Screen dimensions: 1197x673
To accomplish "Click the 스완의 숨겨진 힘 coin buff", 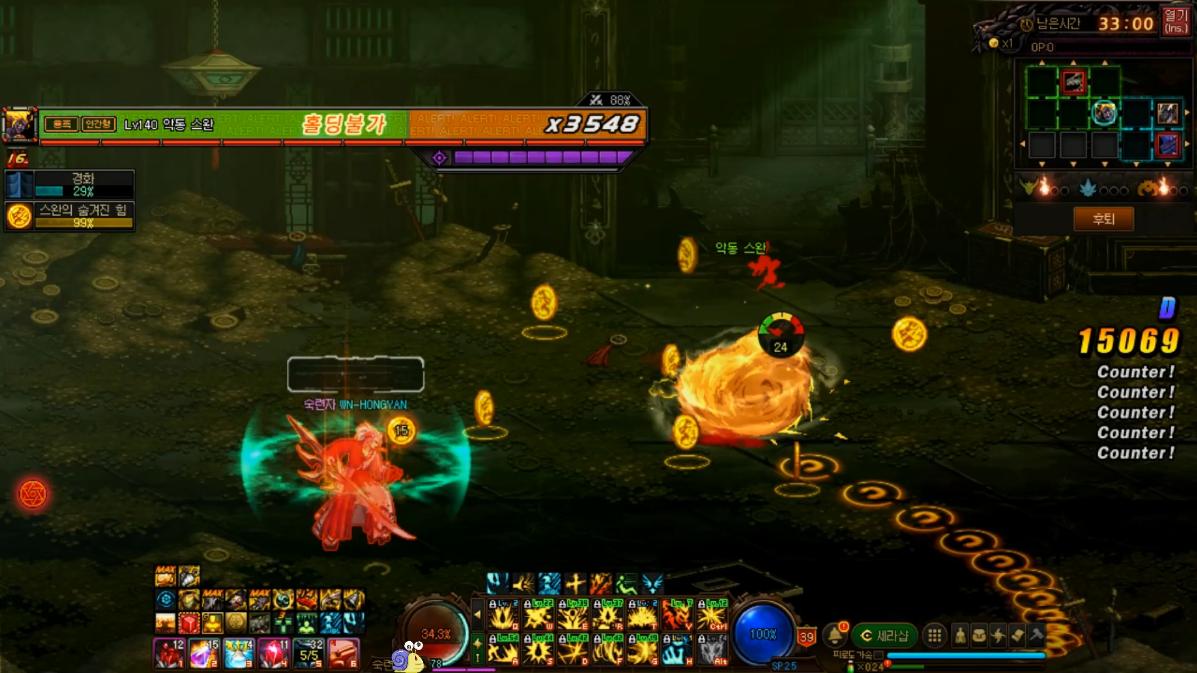I will pos(19,216).
